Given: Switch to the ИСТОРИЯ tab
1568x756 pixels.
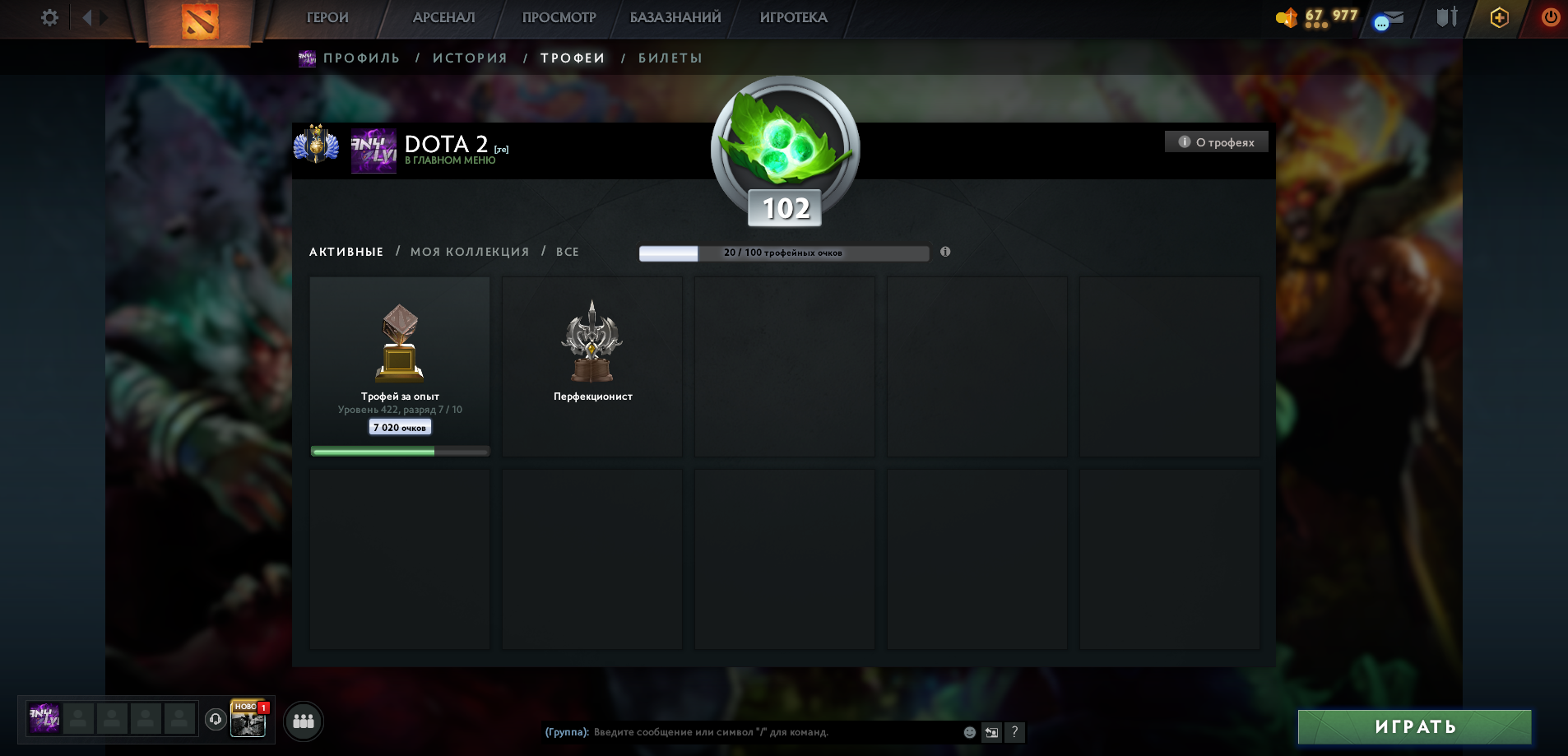Looking at the screenshot, I should coord(470,58).
